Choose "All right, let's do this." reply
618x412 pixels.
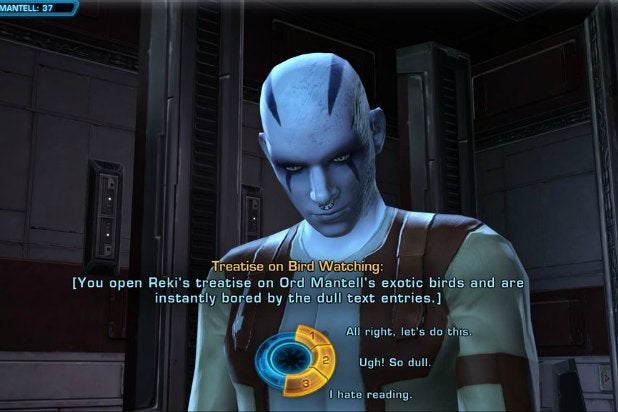[x=394, y=331]
